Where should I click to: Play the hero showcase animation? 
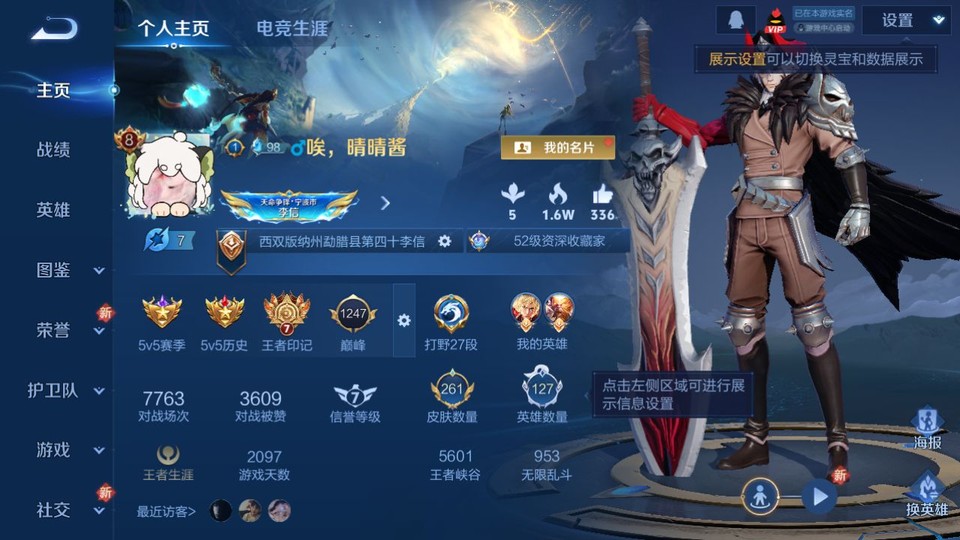819,495
